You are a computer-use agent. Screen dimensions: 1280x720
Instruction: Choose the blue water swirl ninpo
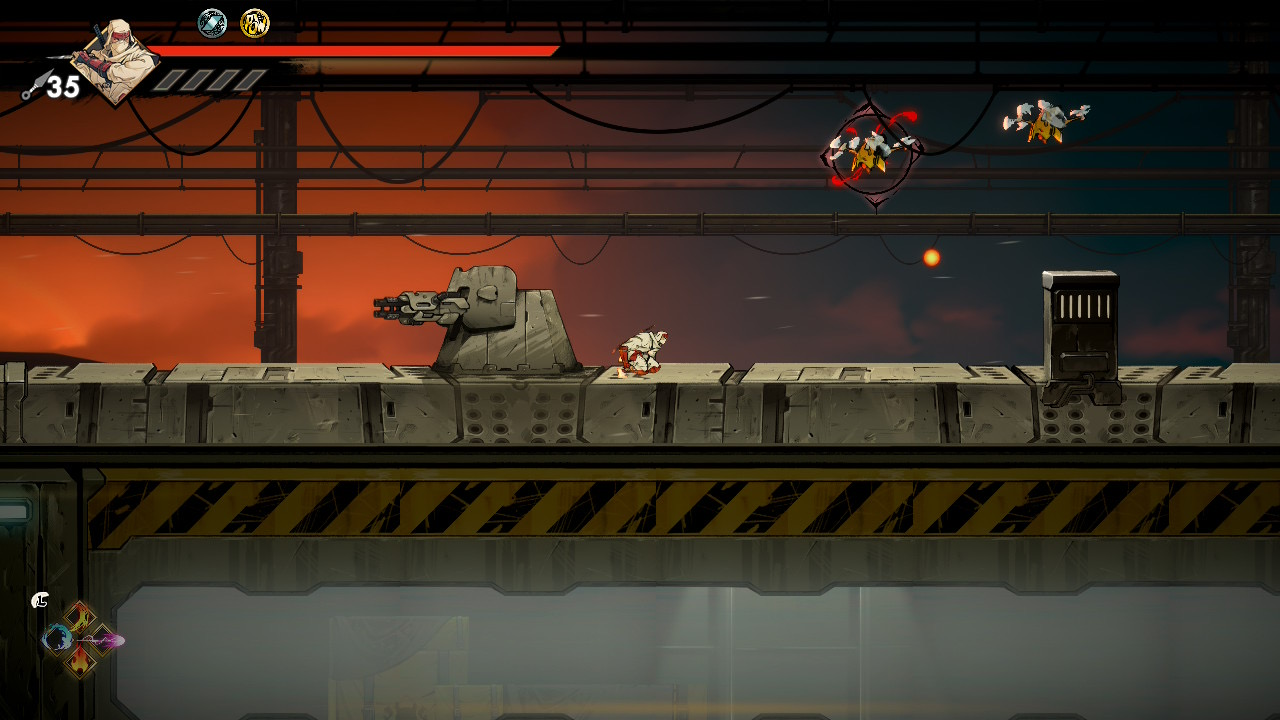coord(57,638)
